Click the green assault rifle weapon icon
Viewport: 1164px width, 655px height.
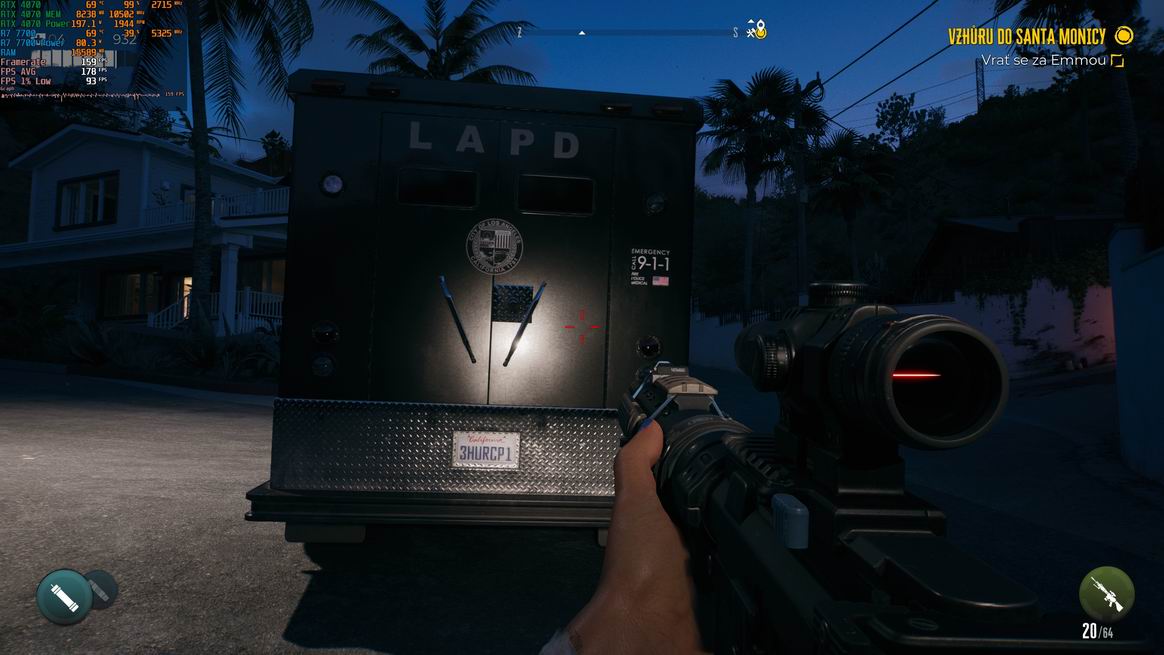pyautogui.click(x=1106, y=593)
